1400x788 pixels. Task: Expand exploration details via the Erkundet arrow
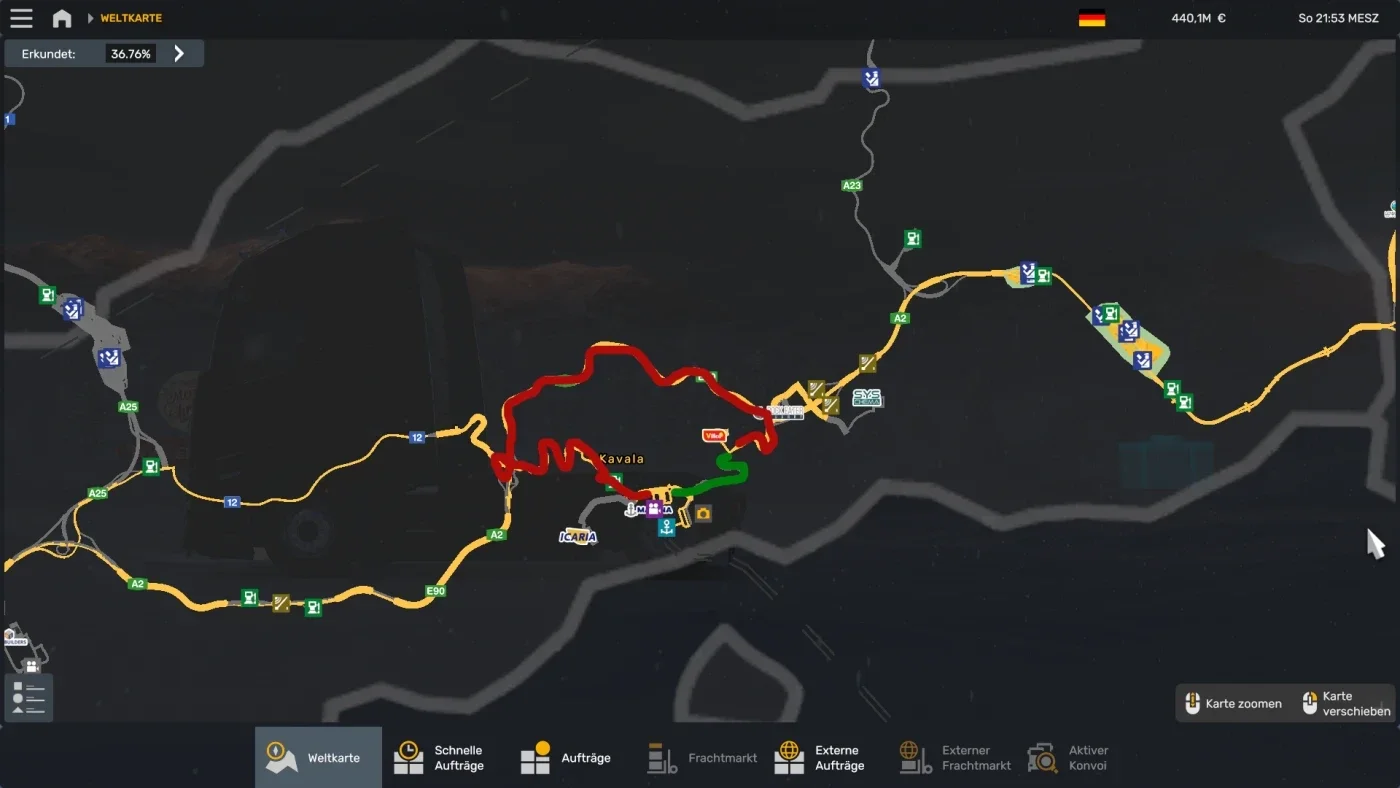(180, 53)
